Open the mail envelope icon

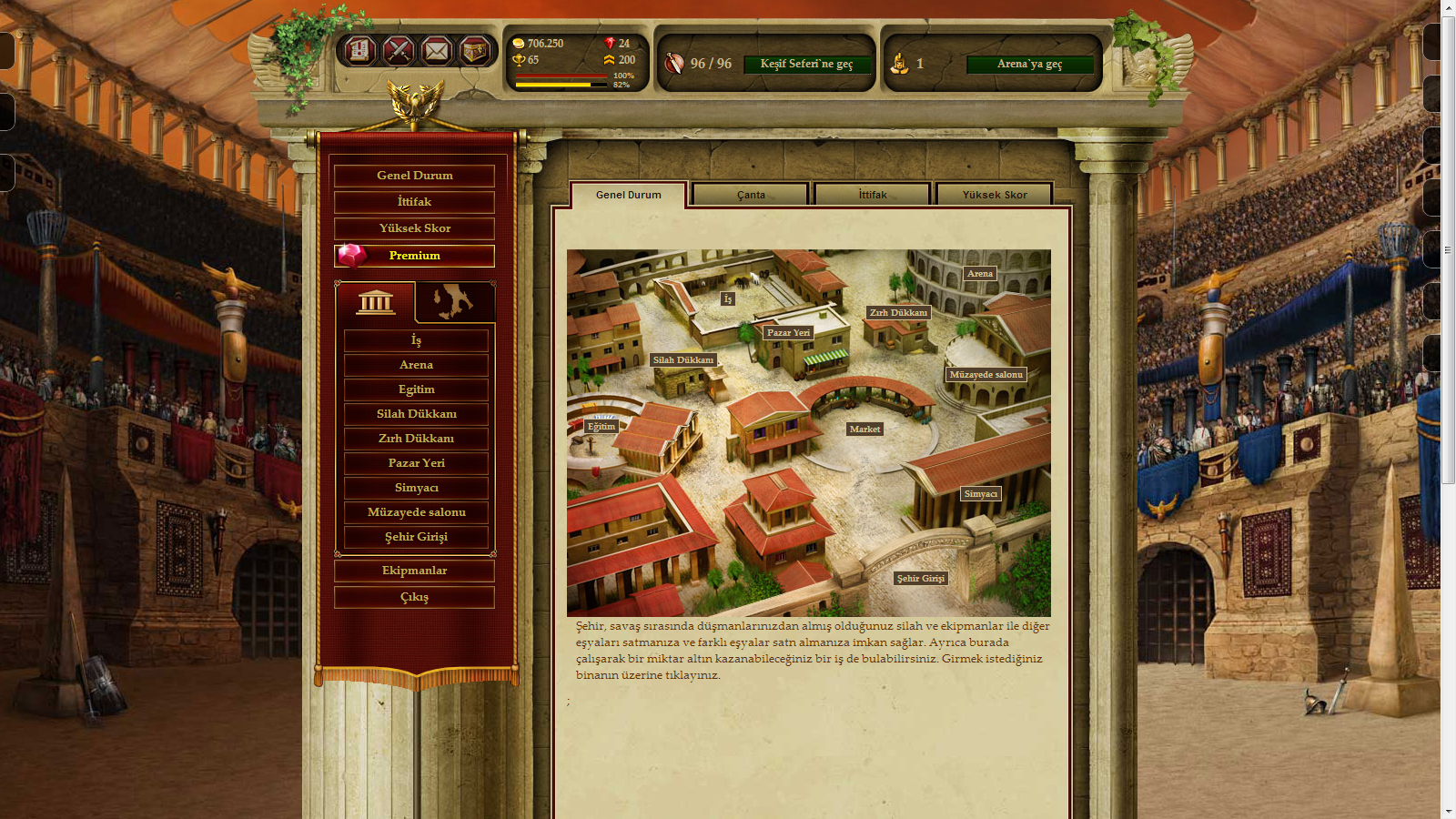click(436, 51)
